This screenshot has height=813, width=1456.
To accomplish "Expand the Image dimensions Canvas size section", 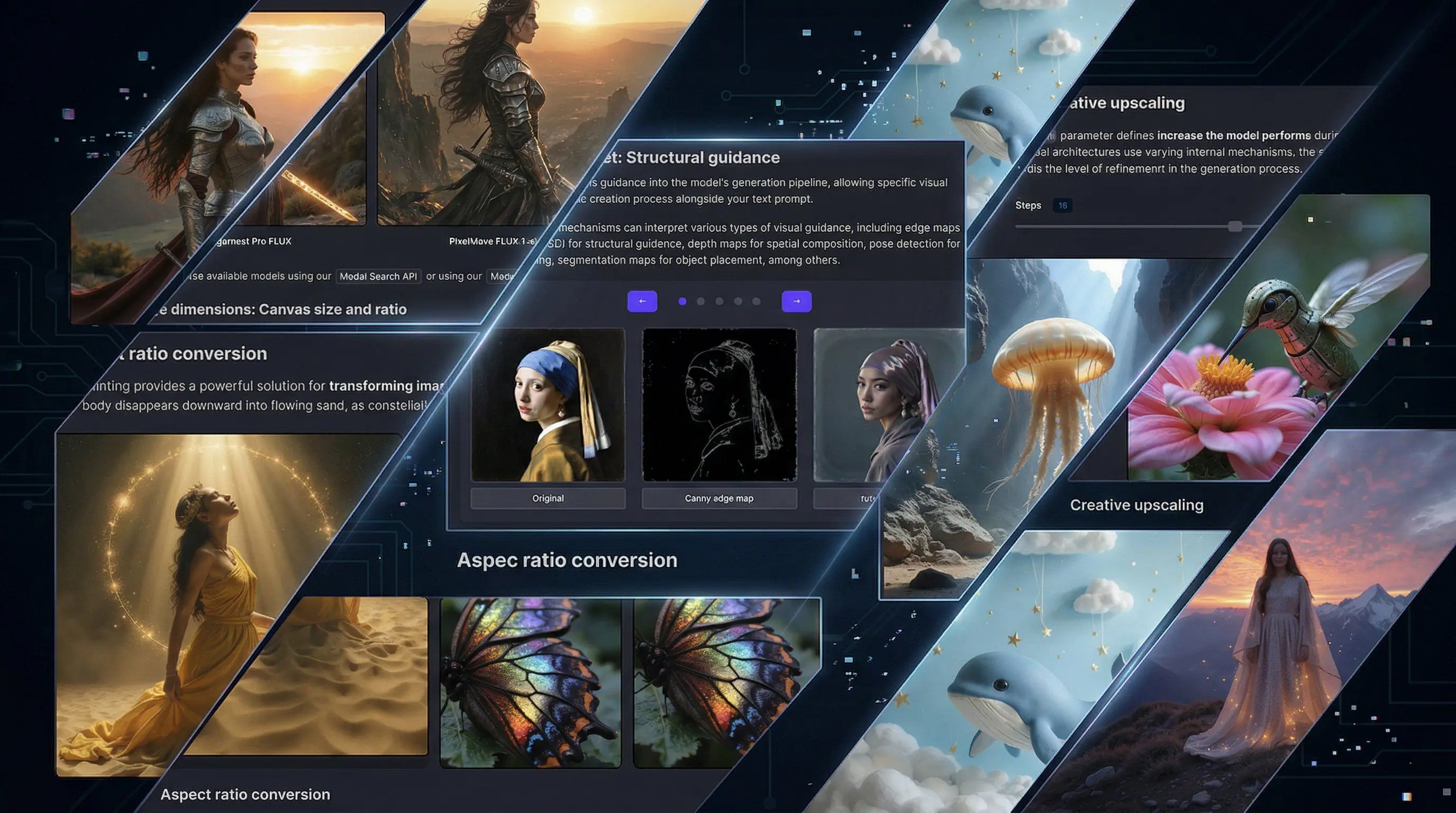I will tap(279, 309).
